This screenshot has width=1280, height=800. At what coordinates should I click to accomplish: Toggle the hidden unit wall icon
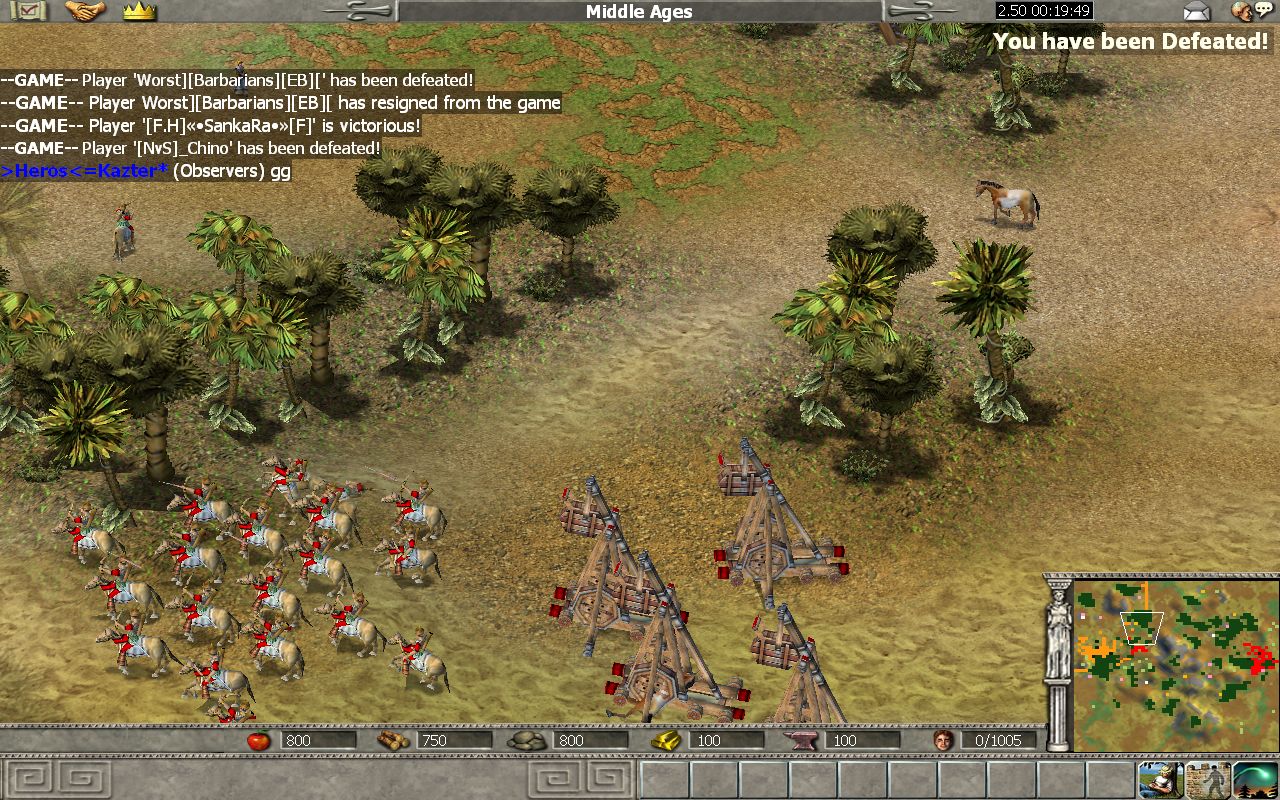coord(1207,779)
